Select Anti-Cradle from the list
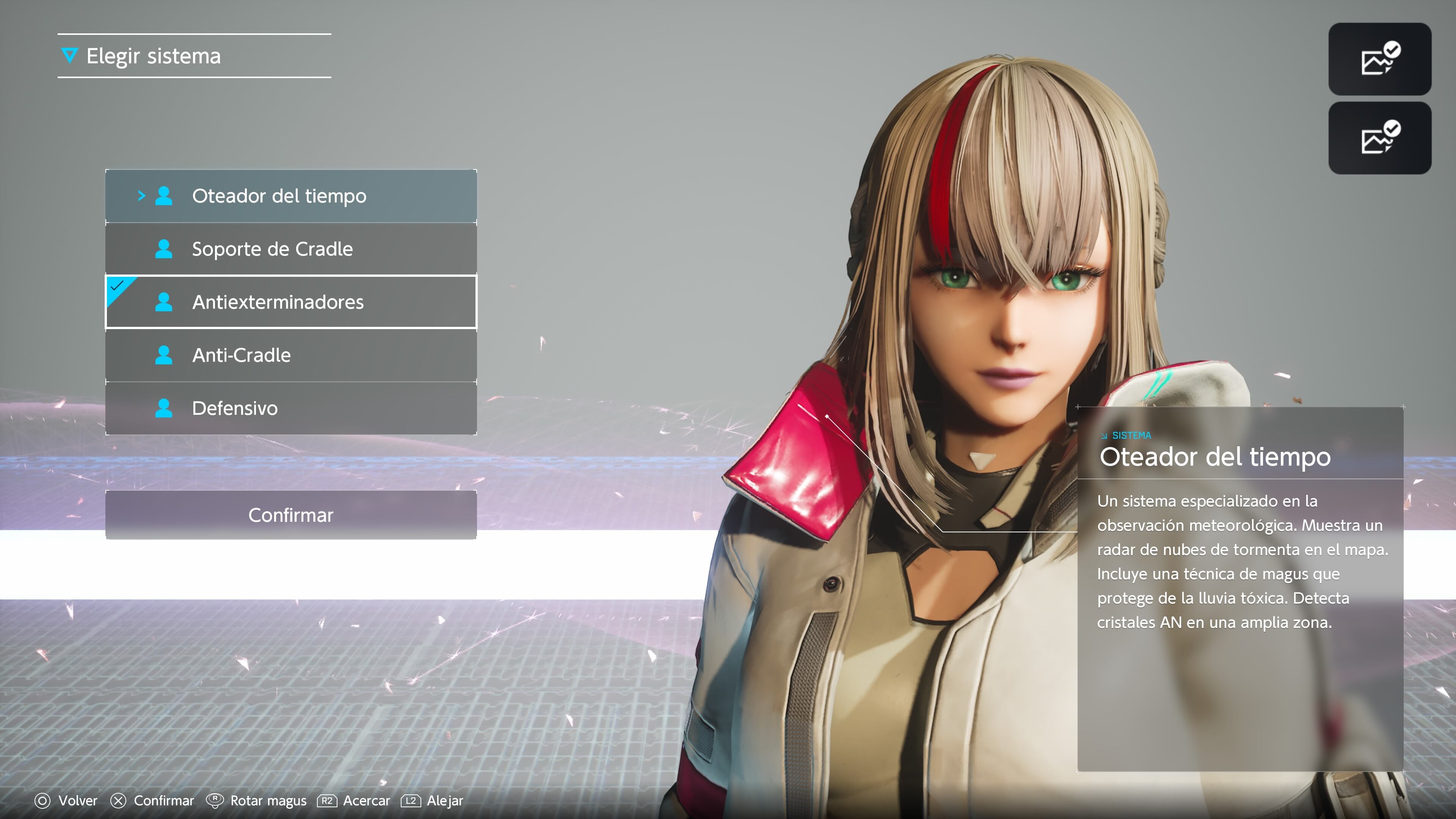 pyautogui.click(x=290, y=356)
